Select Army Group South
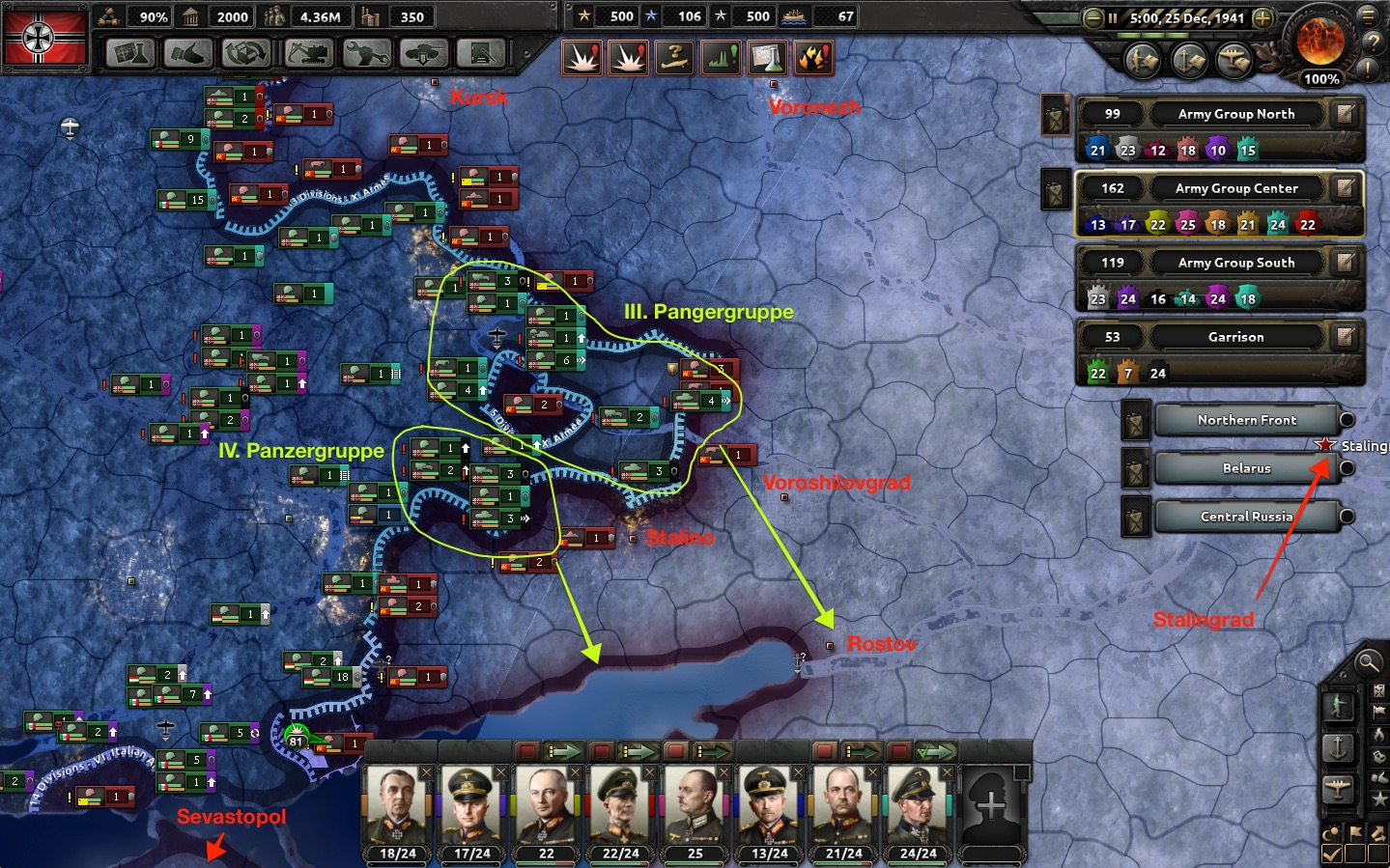 pyautogui.click(x=1235, y=263)
